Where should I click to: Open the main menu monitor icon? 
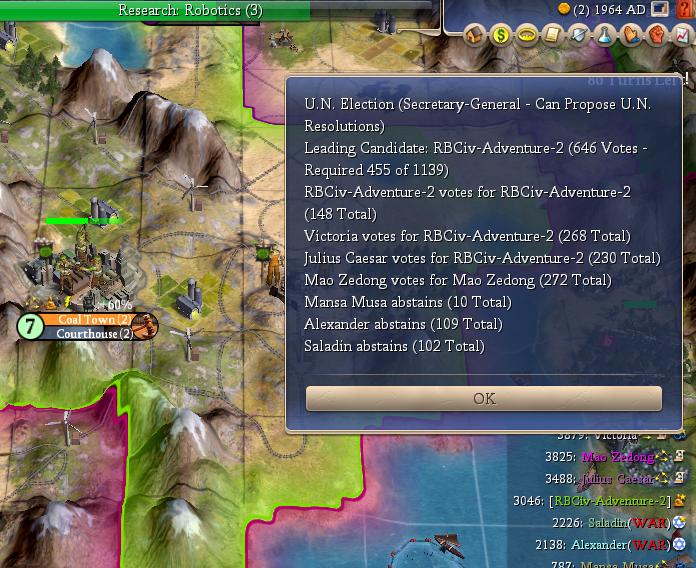point(660,10)
